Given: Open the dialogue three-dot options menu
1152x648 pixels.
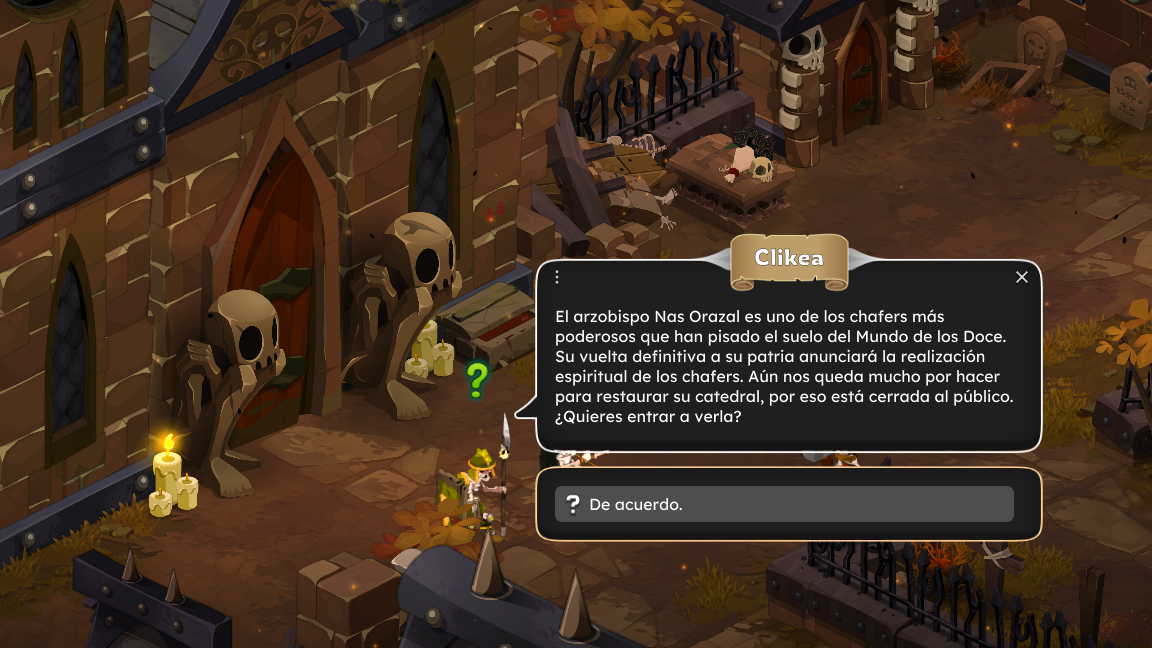Looking at the screenshot, I should [558, 277].
